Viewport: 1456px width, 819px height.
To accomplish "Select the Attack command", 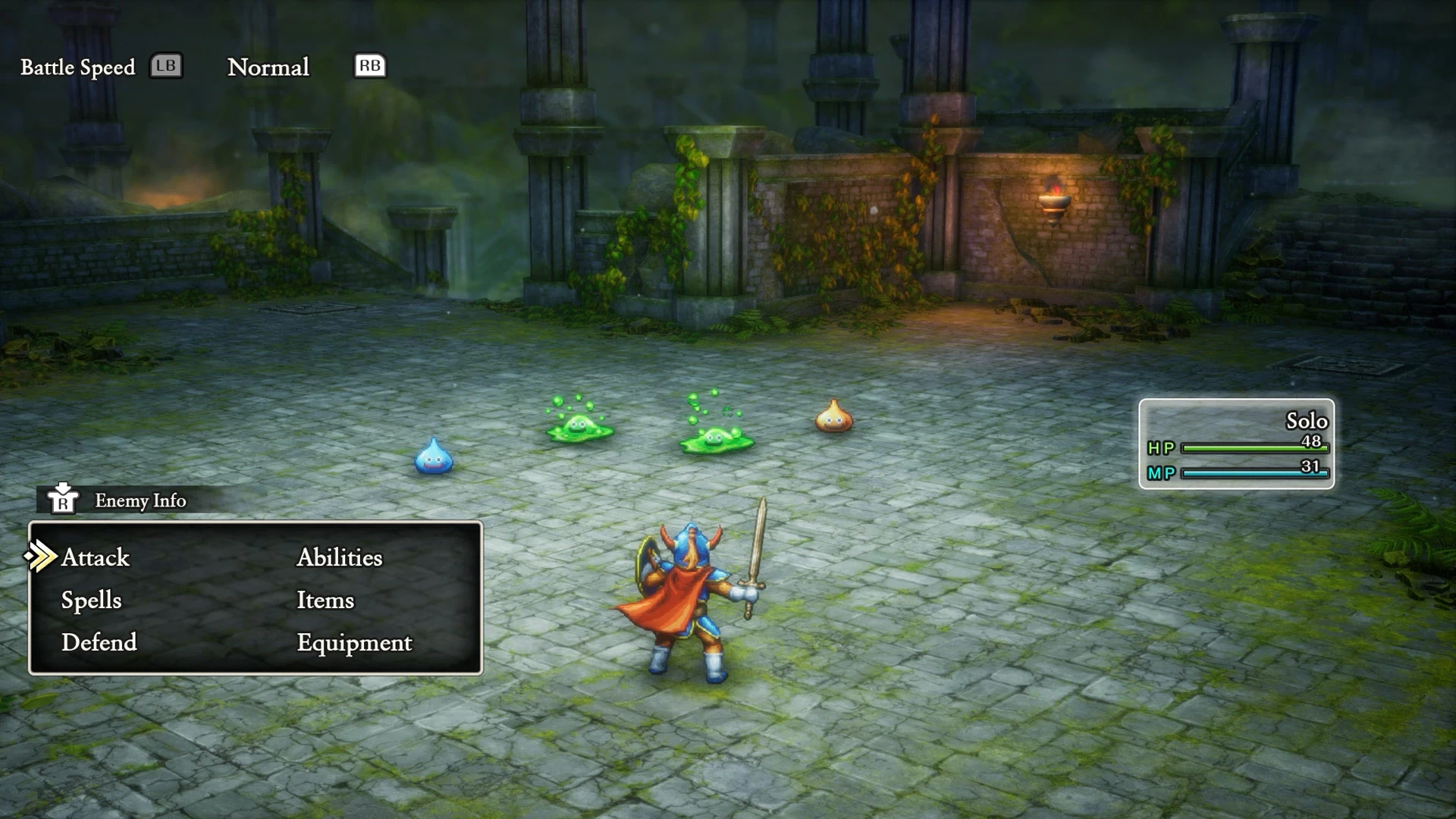I will point(96,557).
